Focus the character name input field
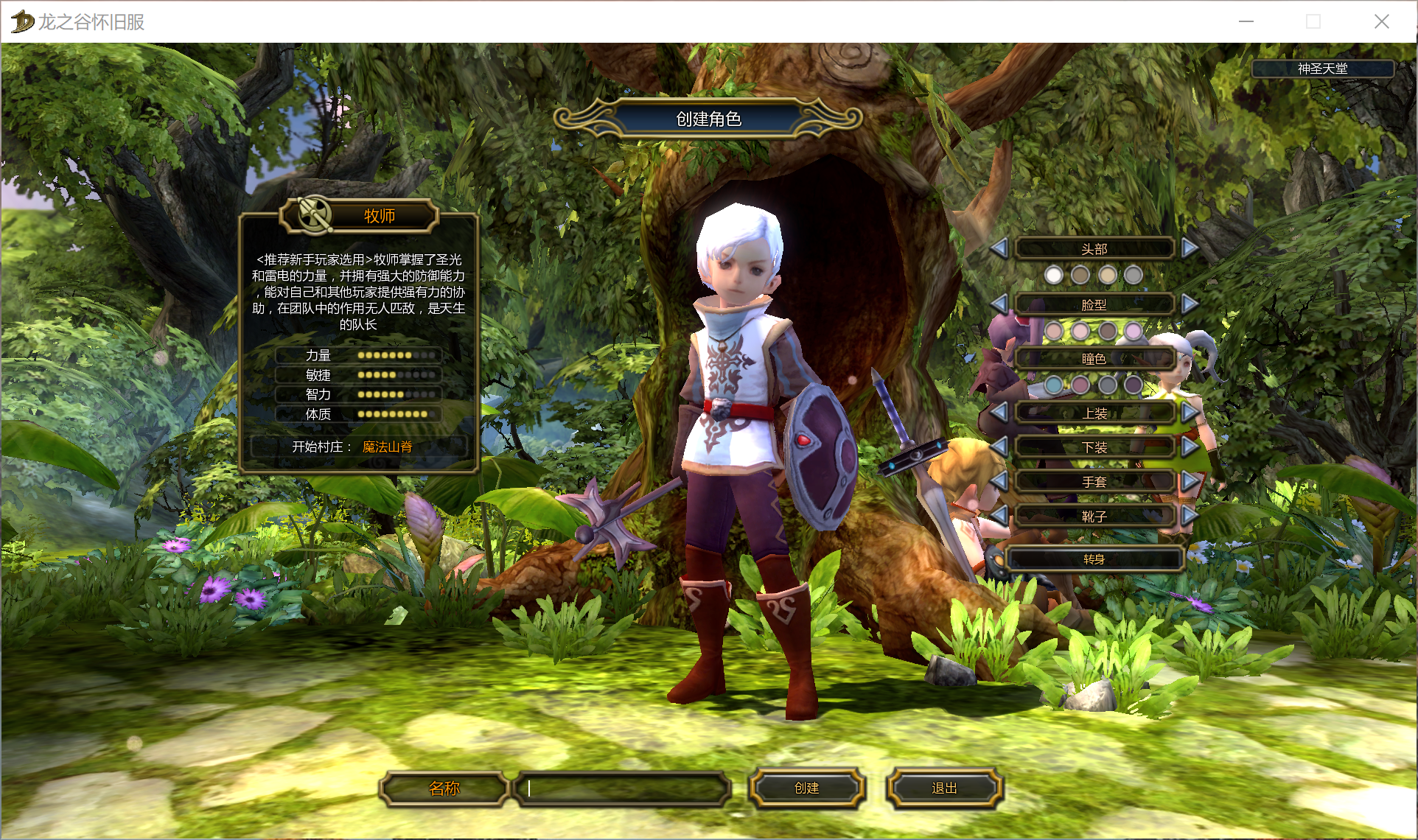The height and width of the screenshot is (840, 1418). coord(624,788)
